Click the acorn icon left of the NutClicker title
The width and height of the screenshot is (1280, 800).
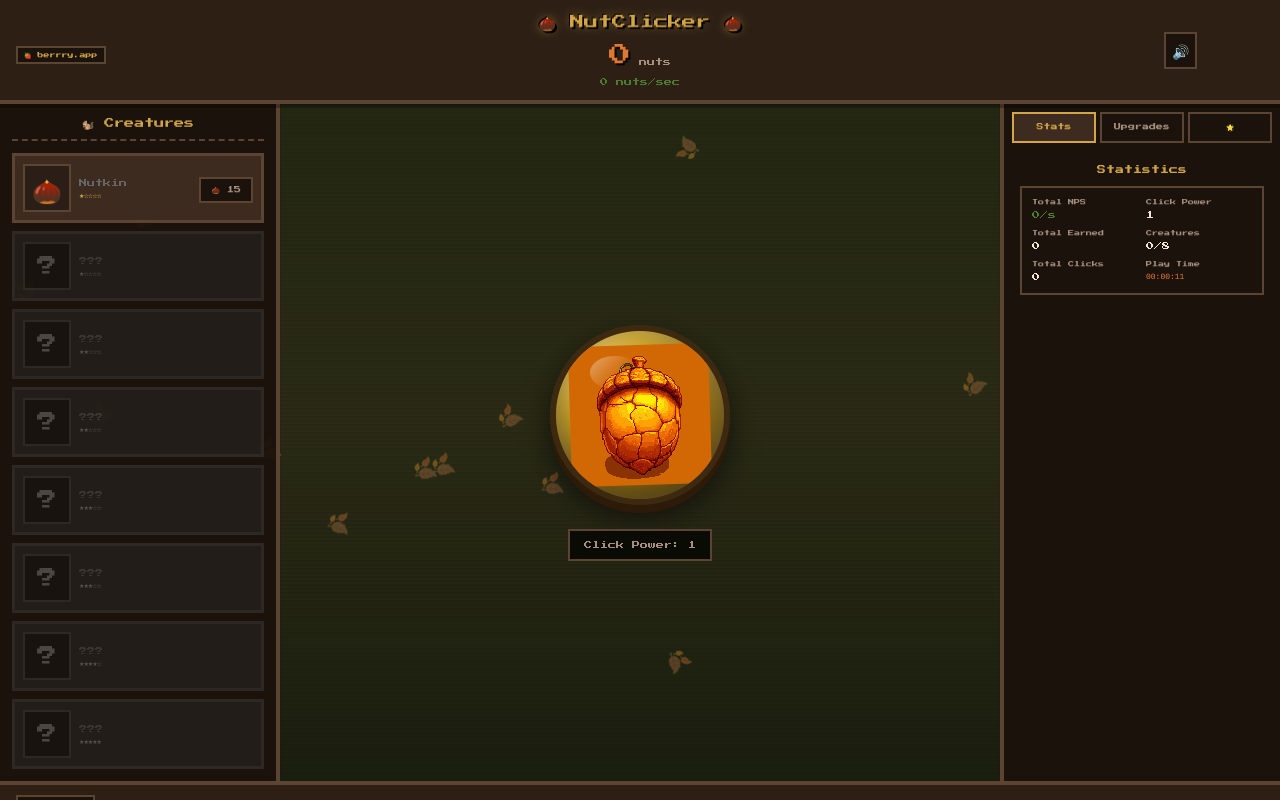click(546, 22)
